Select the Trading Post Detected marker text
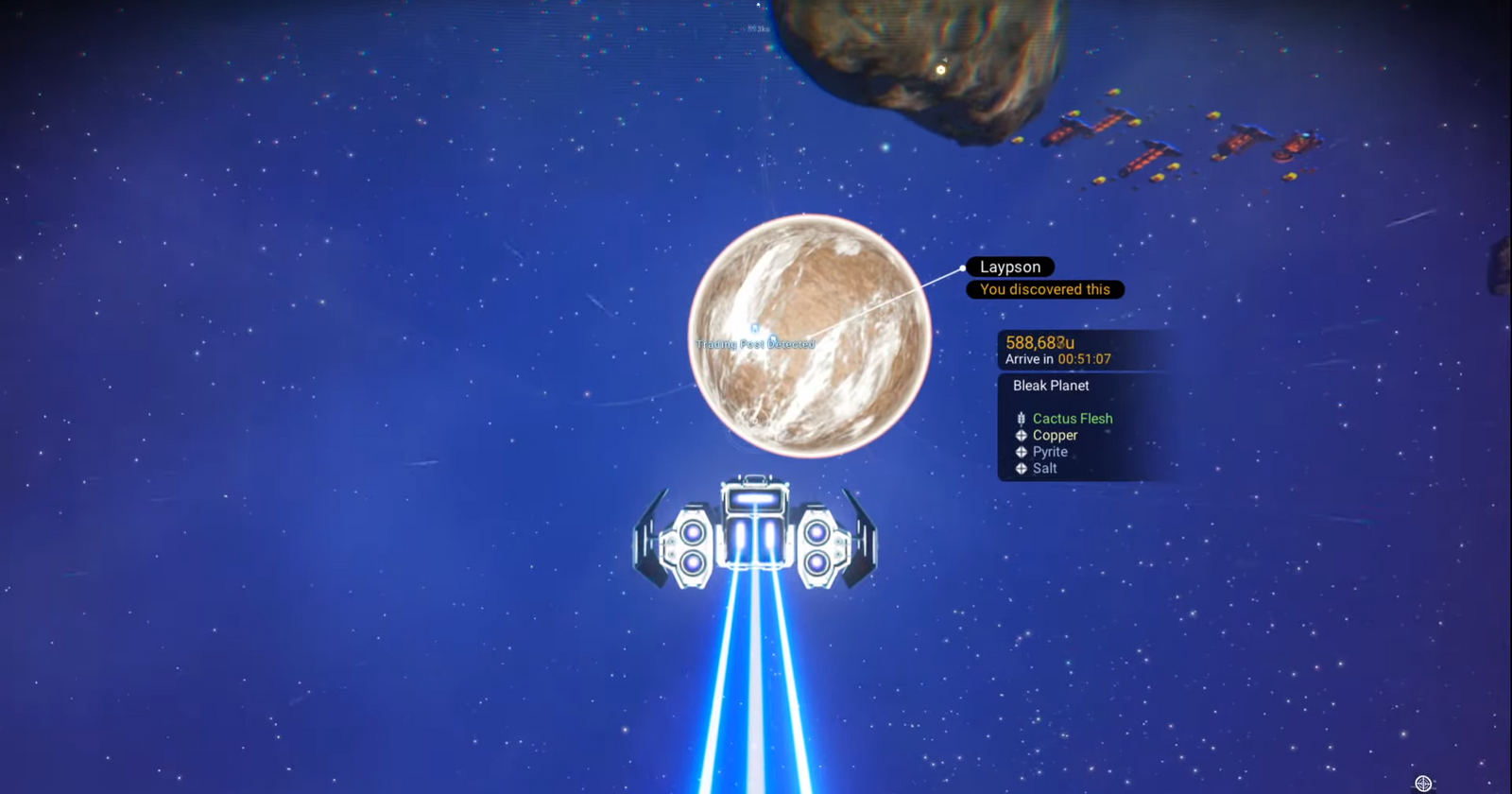 point(755,344)
